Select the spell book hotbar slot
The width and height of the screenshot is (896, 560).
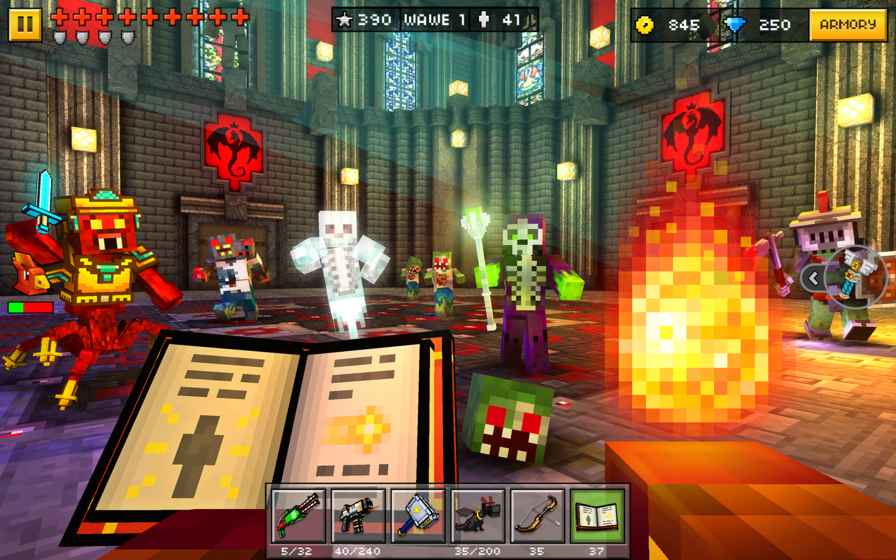pos(598,515)
